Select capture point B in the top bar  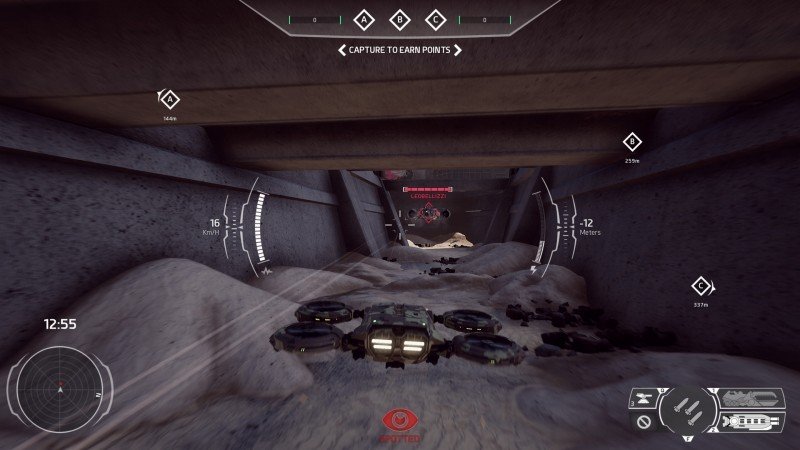[x=400, y=19]
